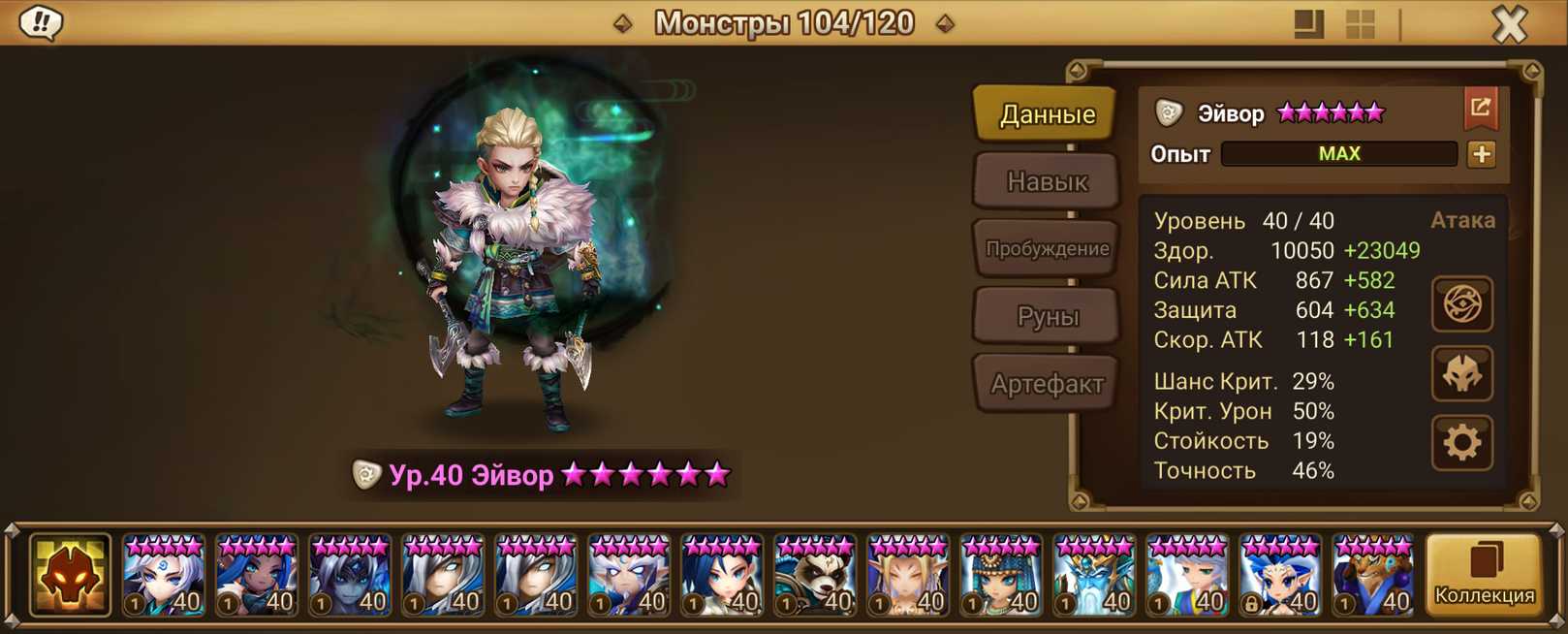Open the Коллекция button
This screenshot has height=634, width=1568.
pos(1484,576)
